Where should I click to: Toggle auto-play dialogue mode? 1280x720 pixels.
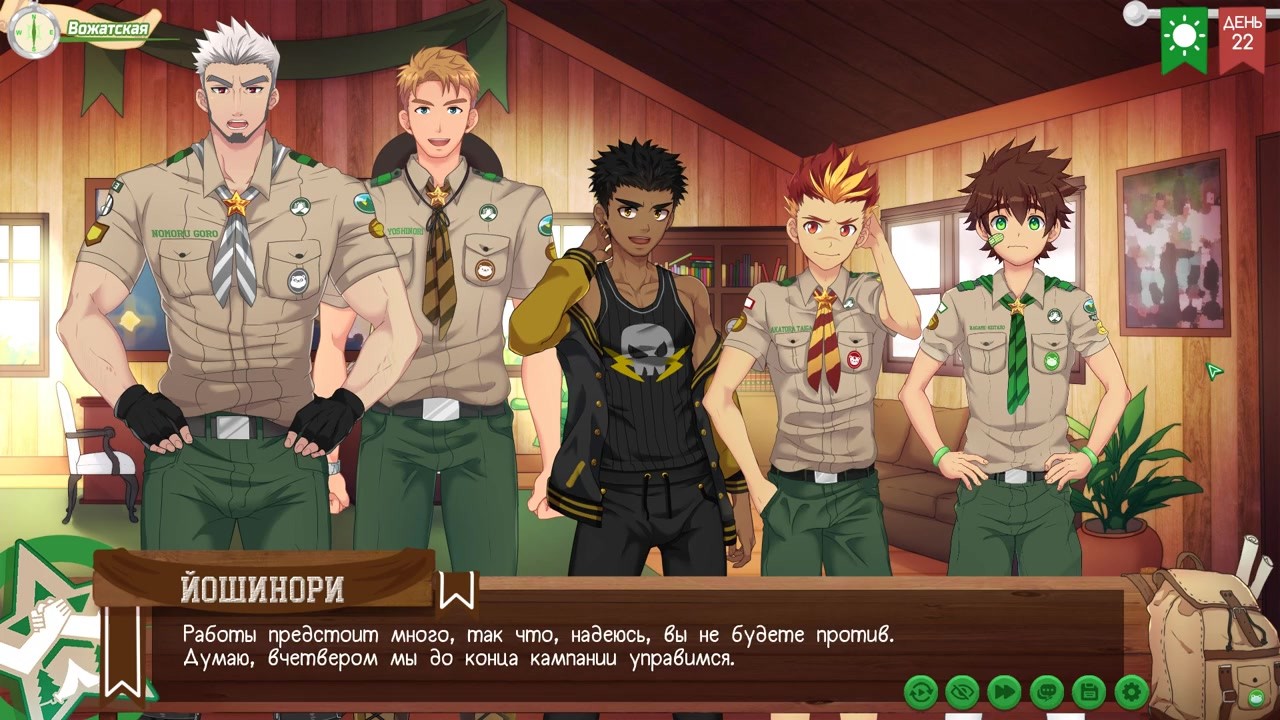click(920, 691)
